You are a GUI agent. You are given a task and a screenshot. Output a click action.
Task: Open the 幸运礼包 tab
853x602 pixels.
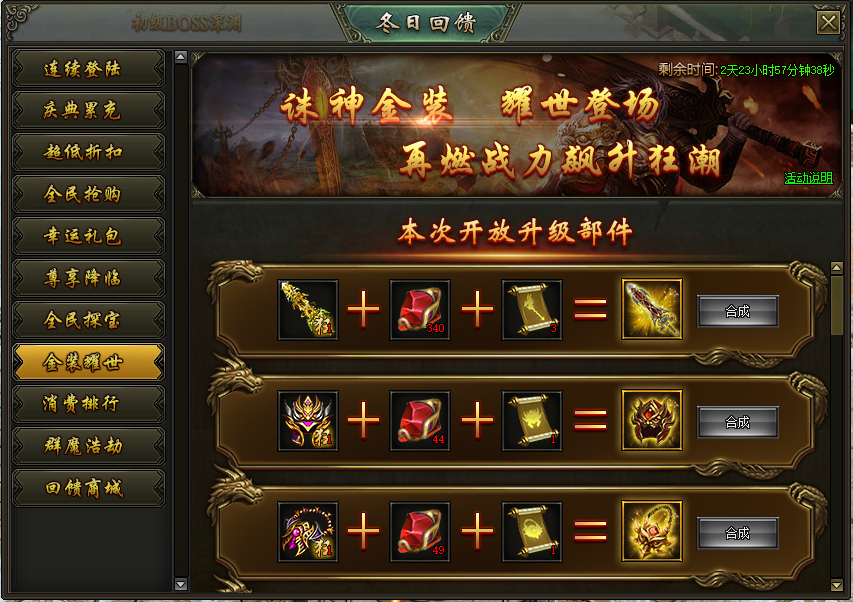(x=88, y=237)
